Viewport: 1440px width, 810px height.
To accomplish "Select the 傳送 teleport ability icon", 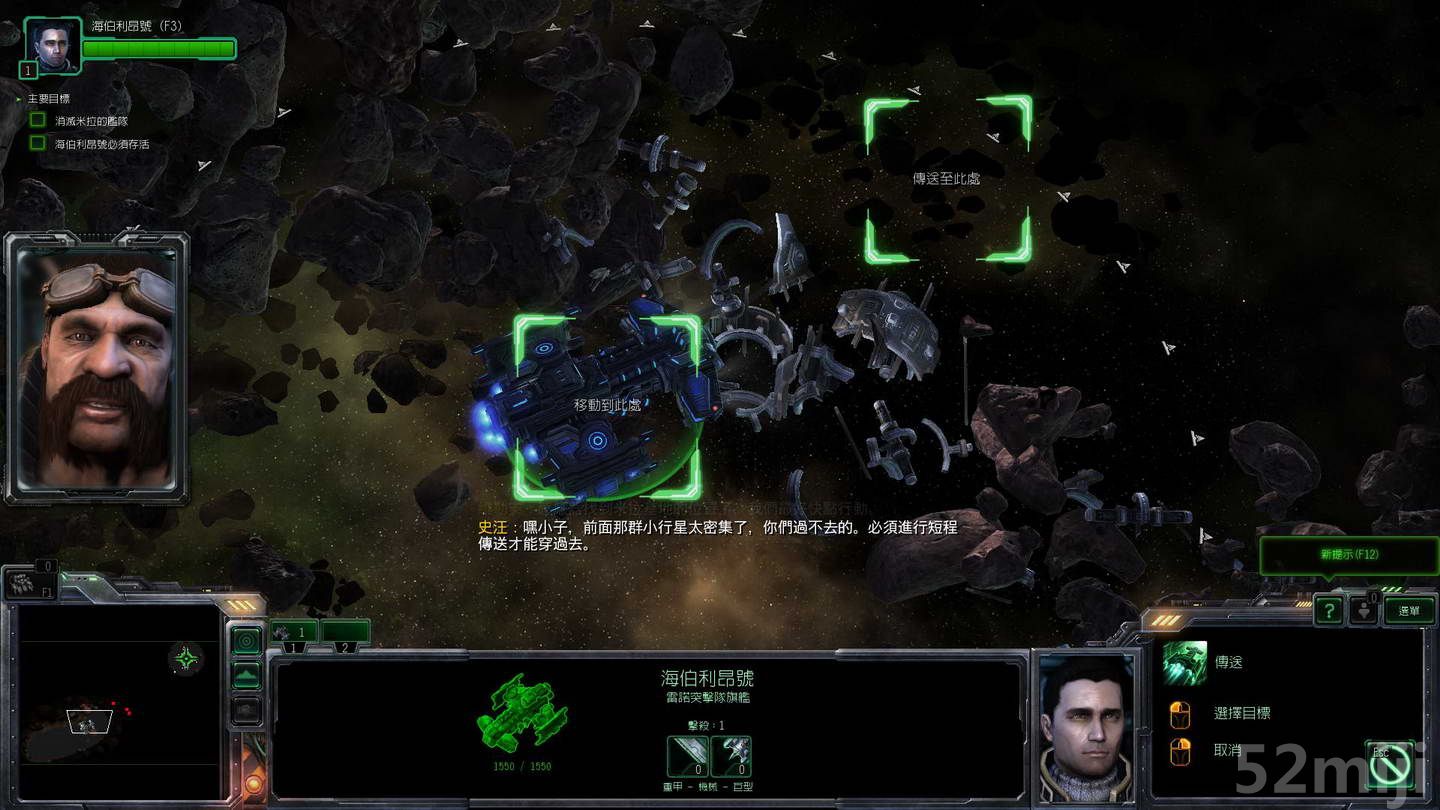I will [1183, 662].
